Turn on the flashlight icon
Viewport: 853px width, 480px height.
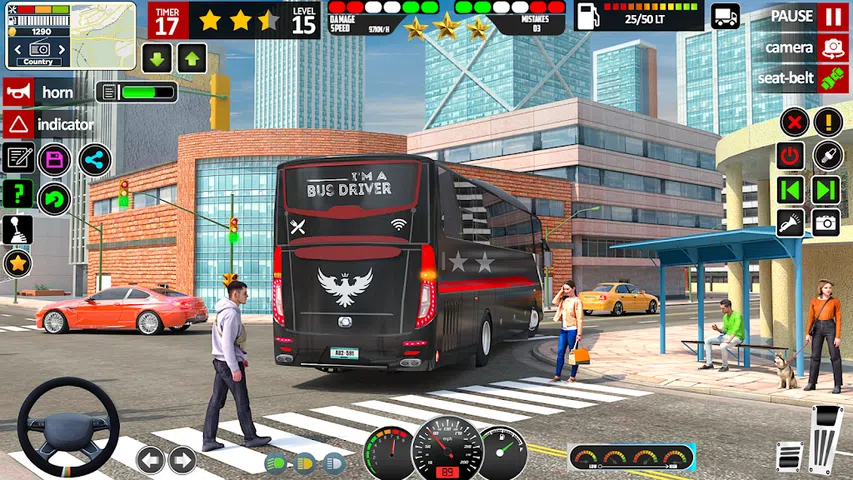(791, 222)
